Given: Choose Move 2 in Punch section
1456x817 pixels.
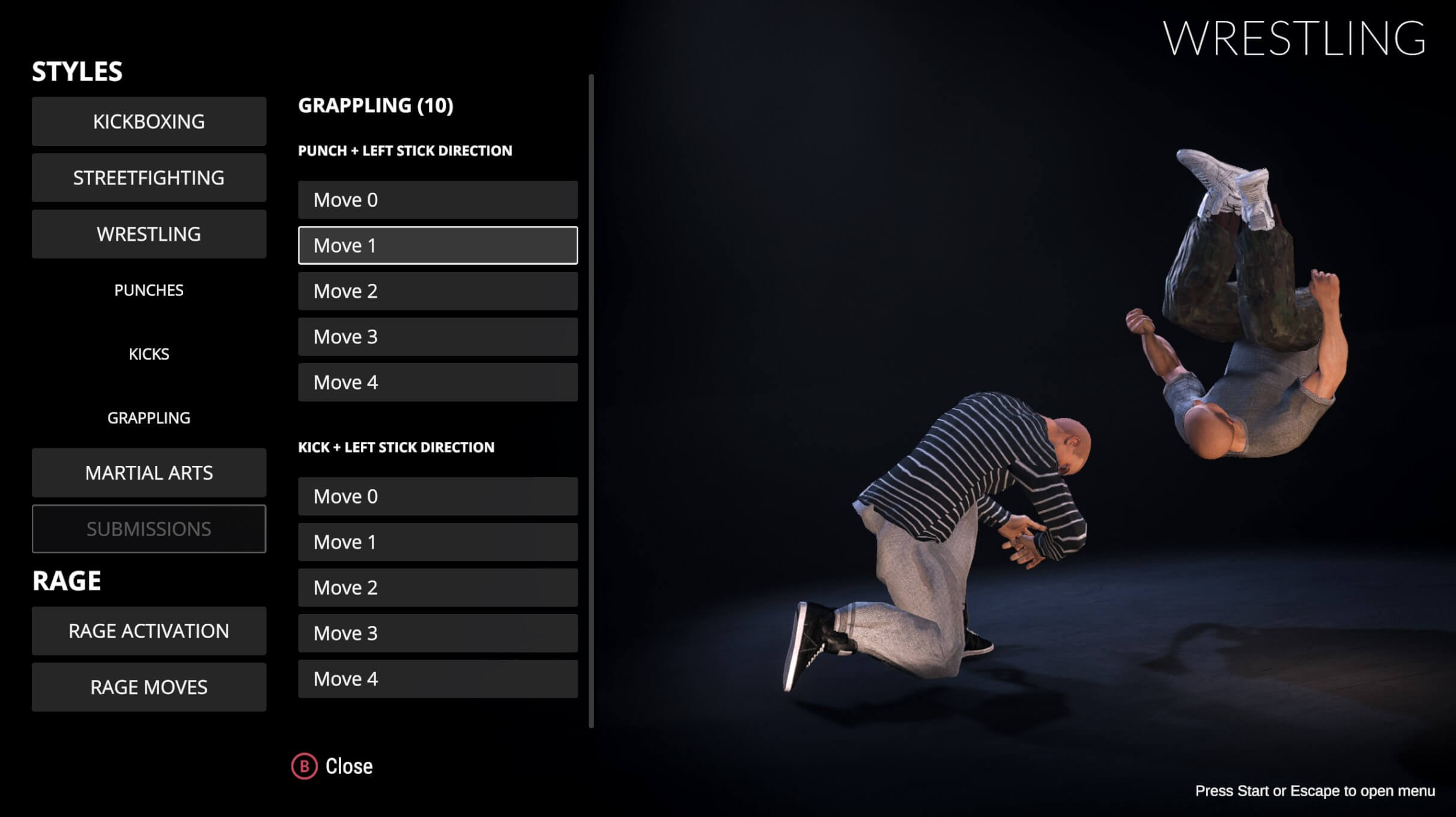Looking at the screenshot, I should 437,291.
